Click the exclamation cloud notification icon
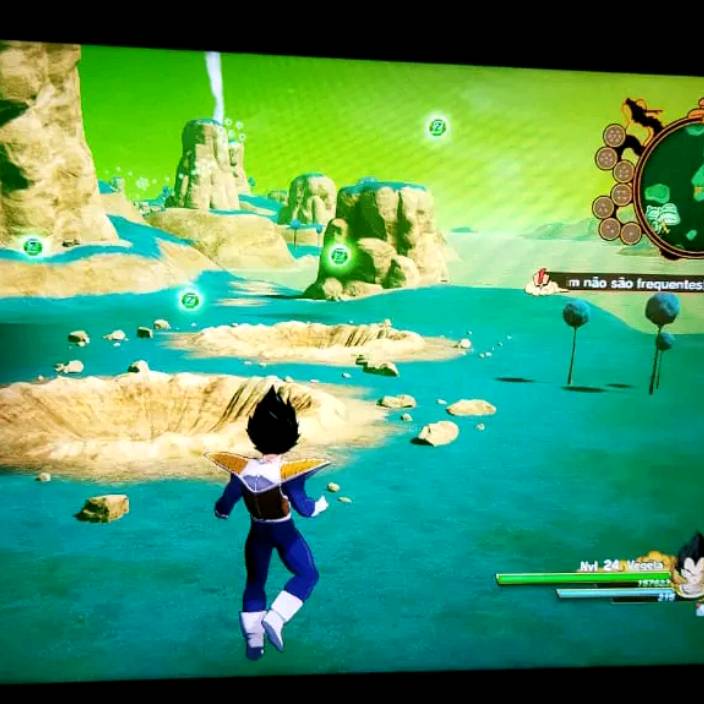The width and height of the screenshot is (704, 704). [x=543, y=282]
